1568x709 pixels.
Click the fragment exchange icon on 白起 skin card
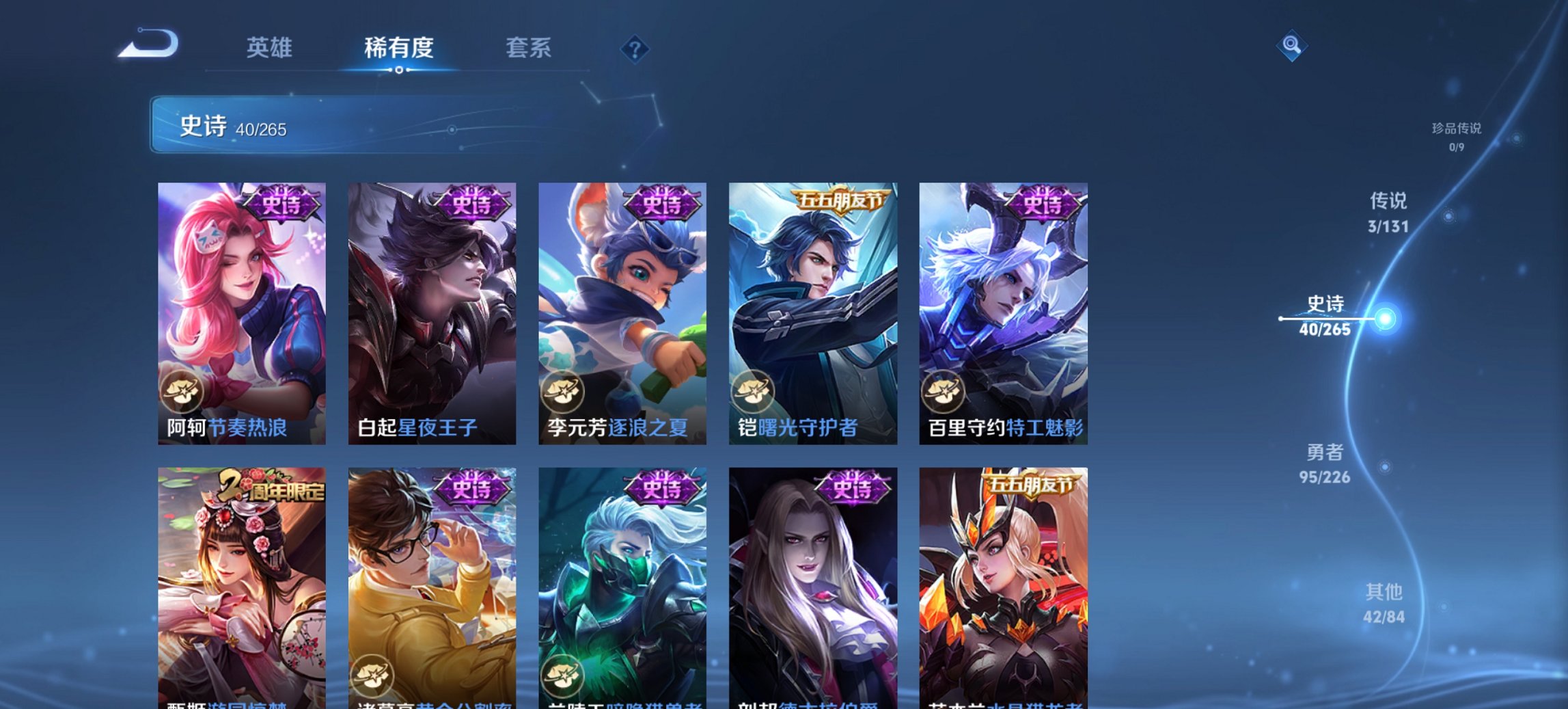point(372,390)
